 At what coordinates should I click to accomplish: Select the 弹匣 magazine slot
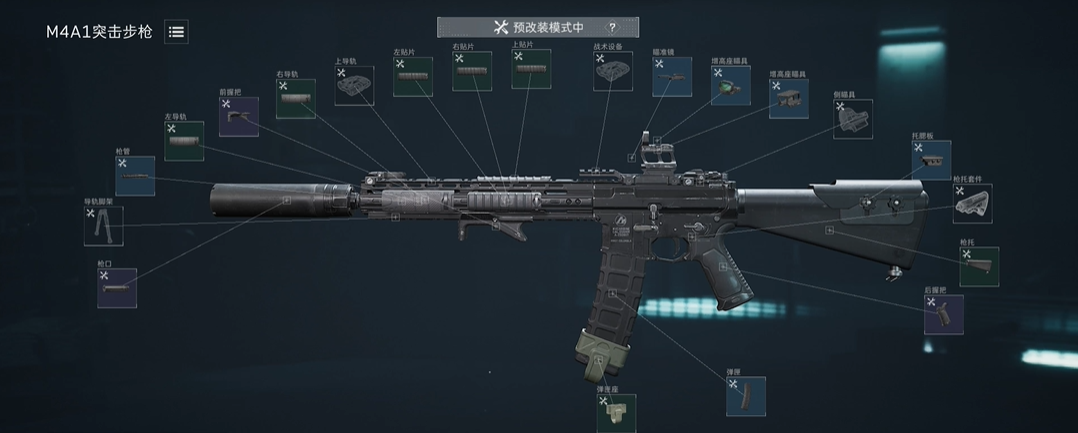point(746,396)
